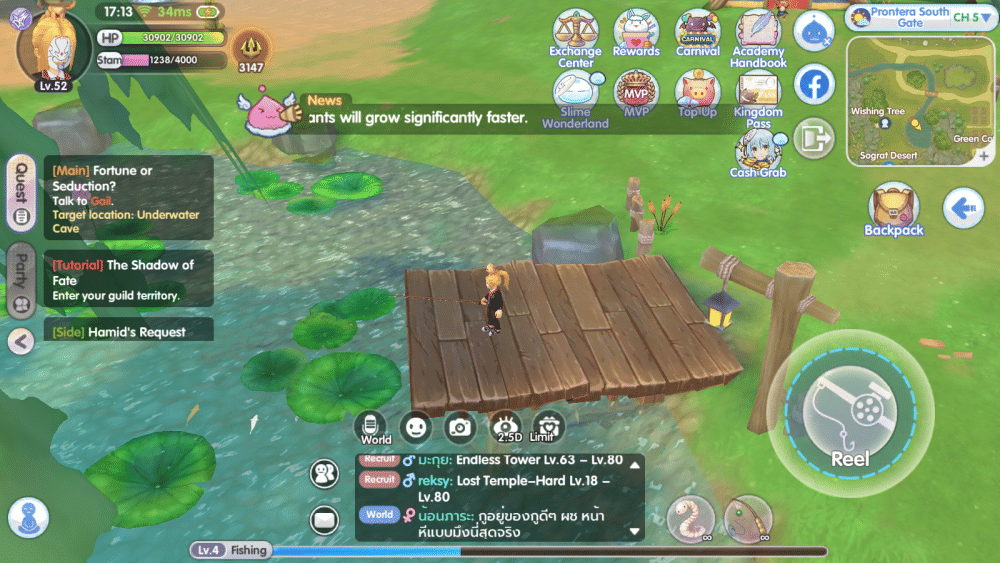This screenshot has width=1000, height=563.
Task: Open the Backpack
Action: (893, 211)
